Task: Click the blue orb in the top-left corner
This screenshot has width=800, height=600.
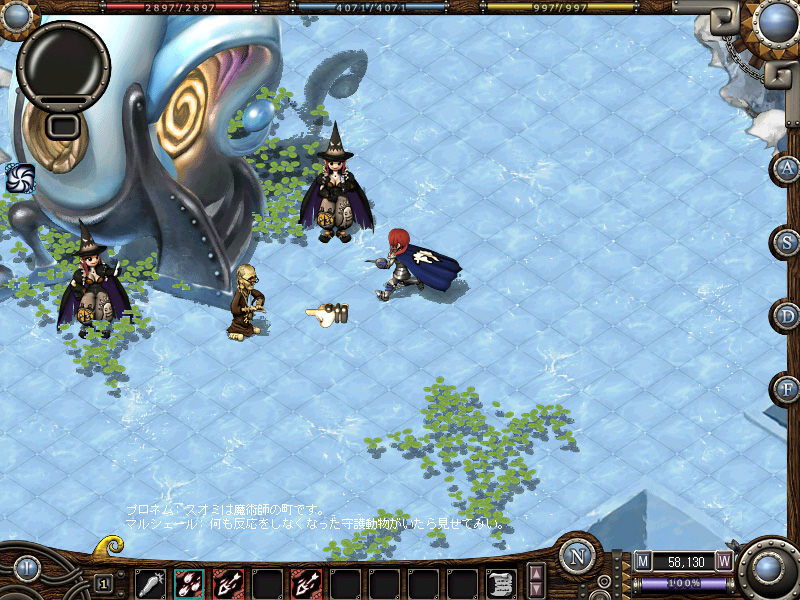Action: point(16,14)
